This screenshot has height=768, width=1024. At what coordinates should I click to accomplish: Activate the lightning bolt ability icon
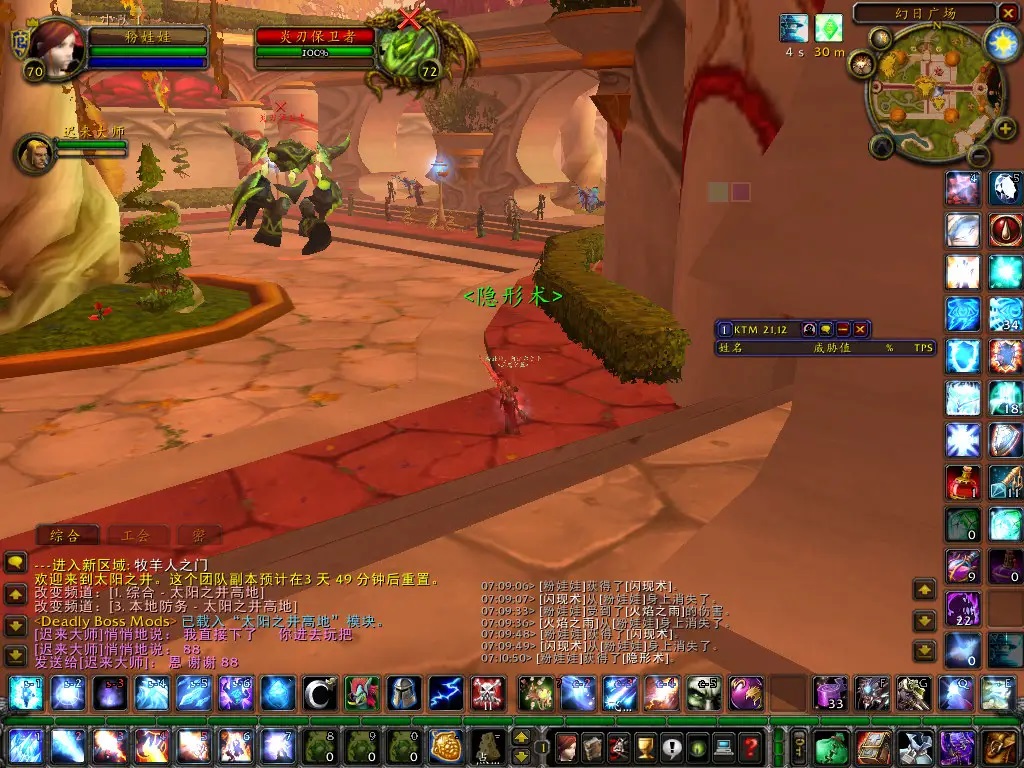point(445,693)
